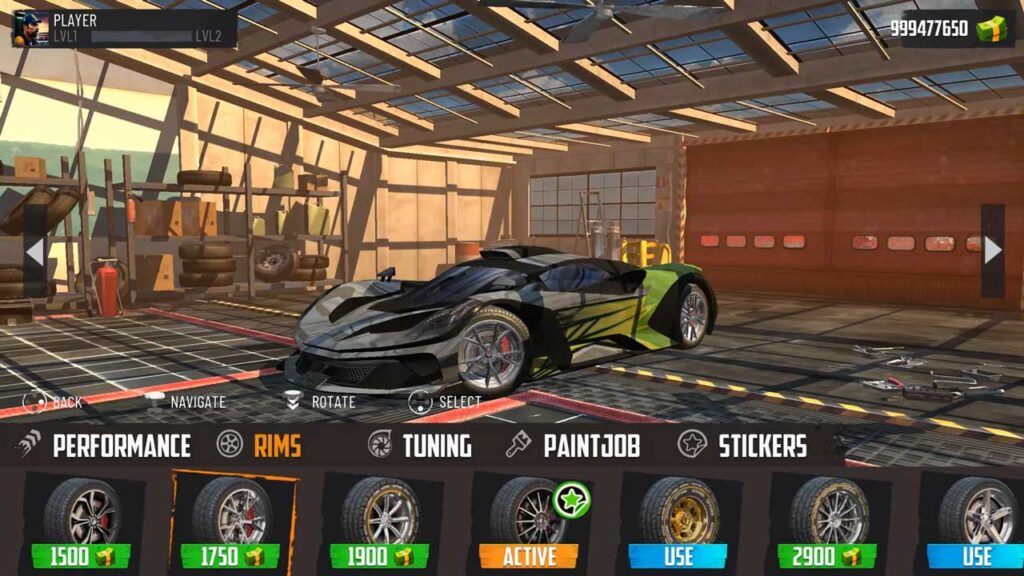Screen dimensions: 1024x576
Task: Show the previous car with left arrow
Action: pyautogui.click(x=35, y=251)
